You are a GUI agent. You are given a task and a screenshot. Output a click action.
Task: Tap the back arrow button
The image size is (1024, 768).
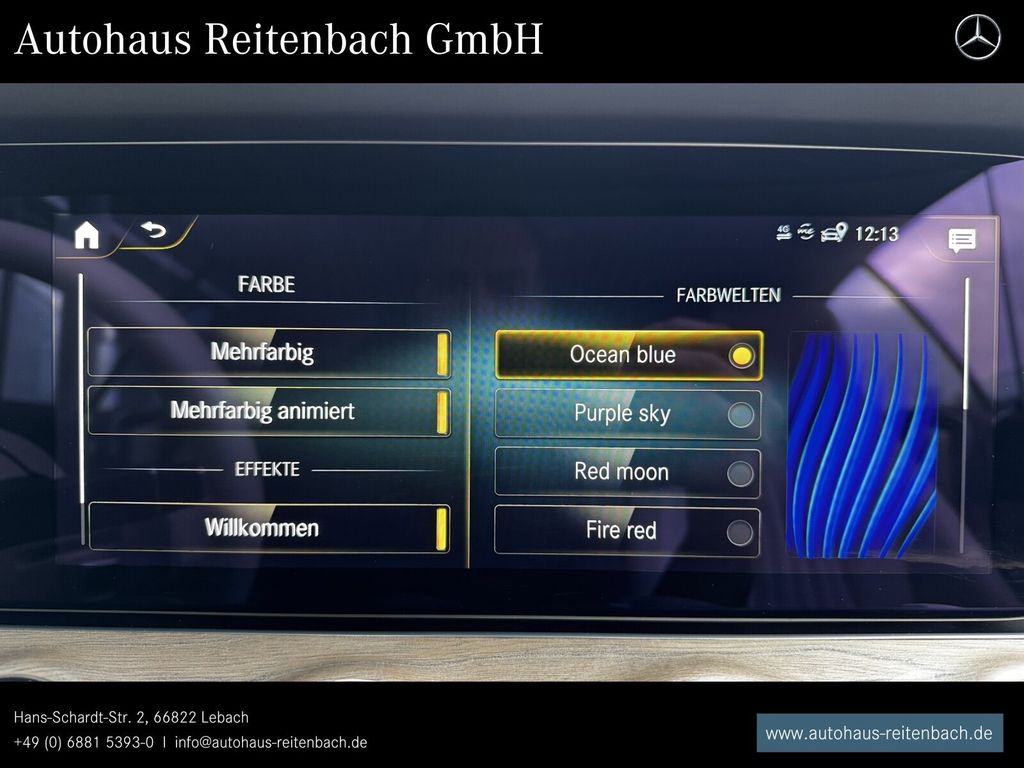(153, 232)
